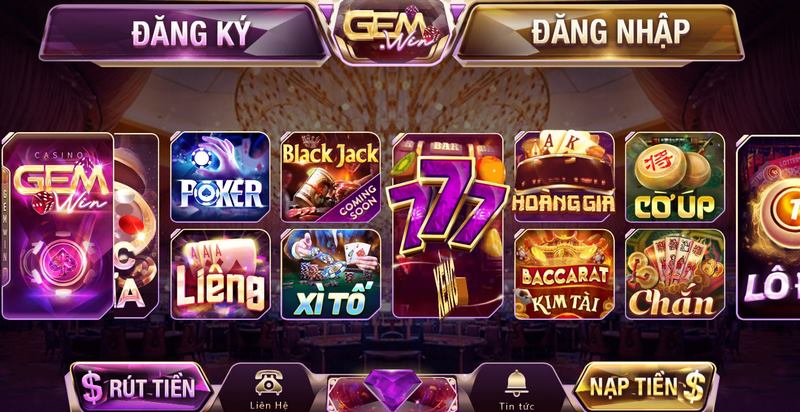The image size is (800, 412).
Task: Open the Chắn card game tile
Action: coord(675,272)
